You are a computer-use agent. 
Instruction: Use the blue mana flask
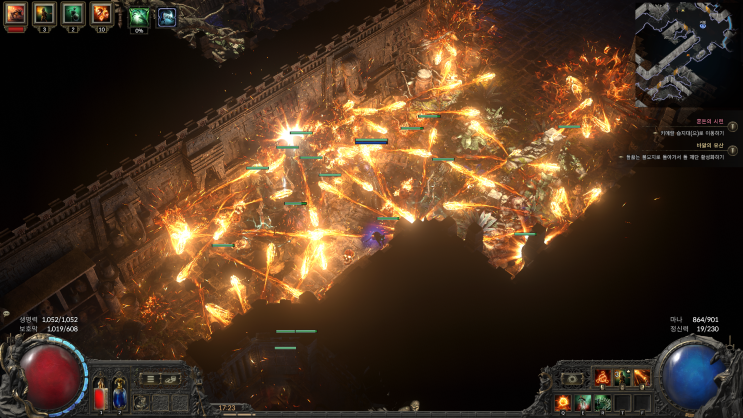119,396
